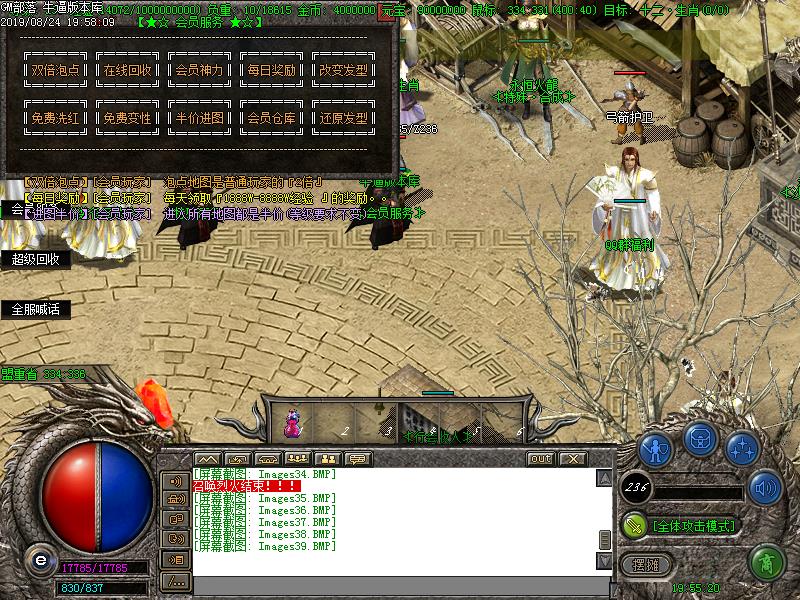The image size is (800, 600).
Task: Click the 半价进图 button
Action: coord(200,118)
